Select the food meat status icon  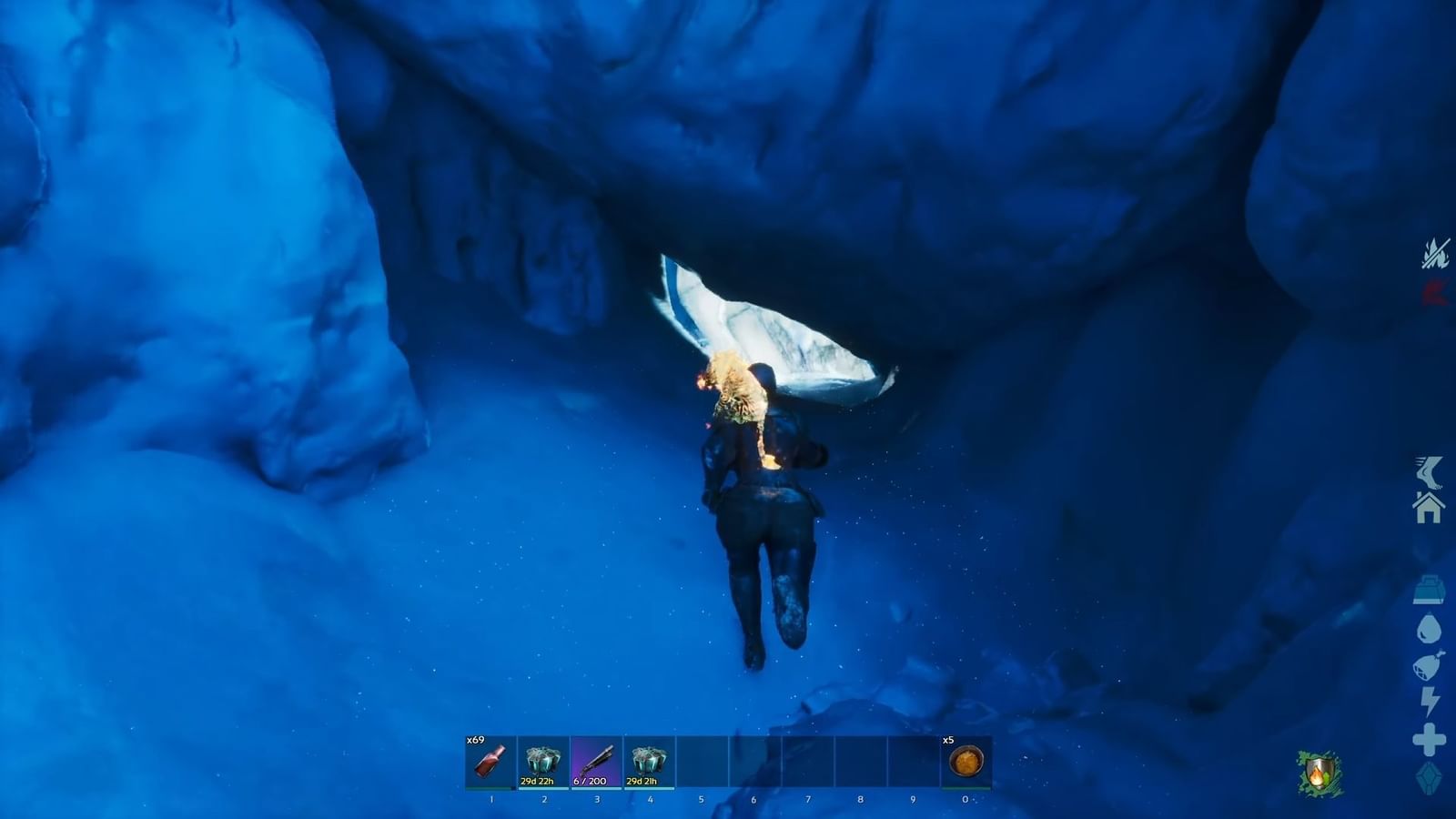[x=1429, y=664]
